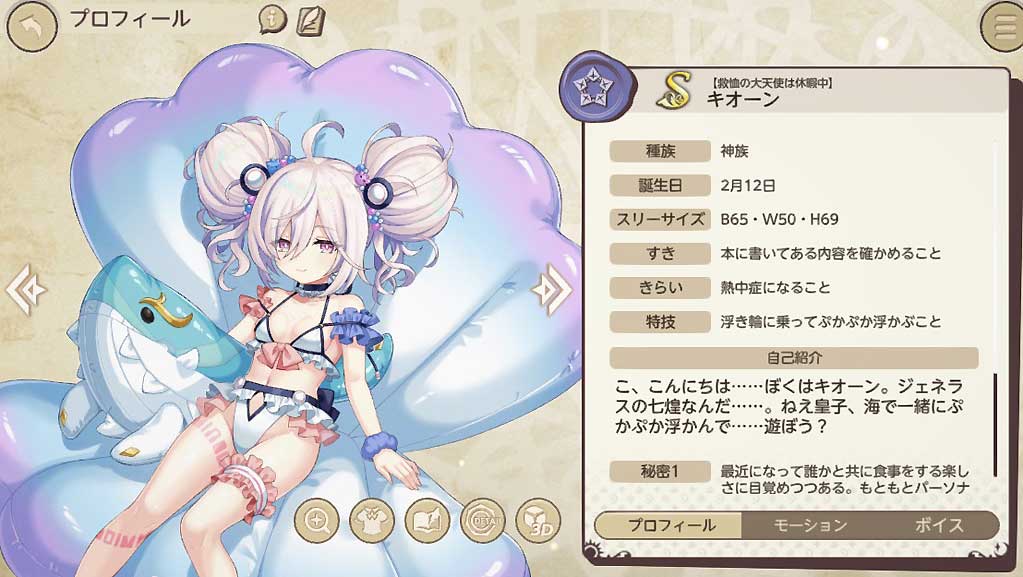Open the open-book story icon
Viewport: 1023px width, 577px height.
427,520
